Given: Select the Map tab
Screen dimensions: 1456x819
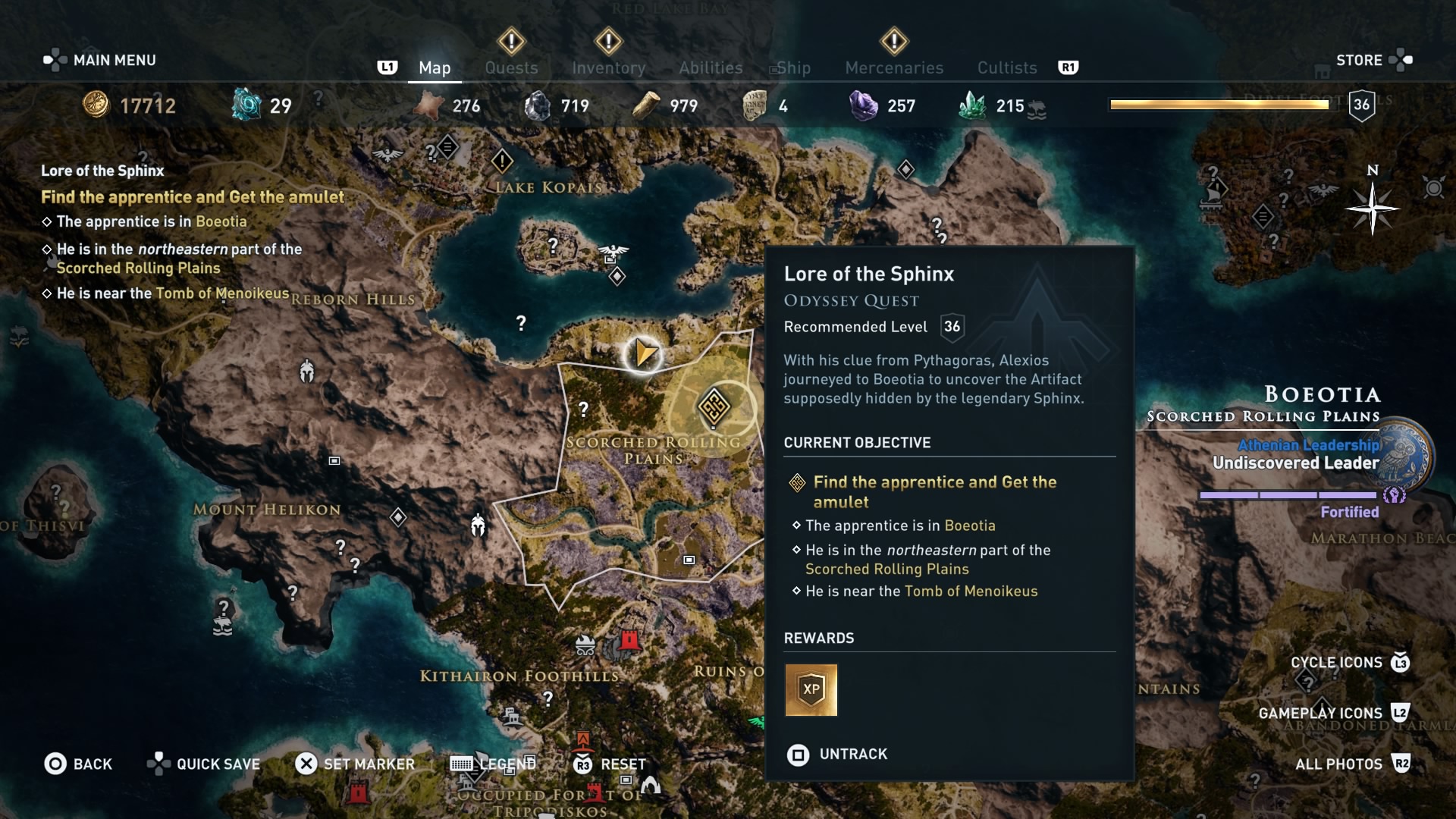Looking at the screenshot, I should click(x=435, y=67).
